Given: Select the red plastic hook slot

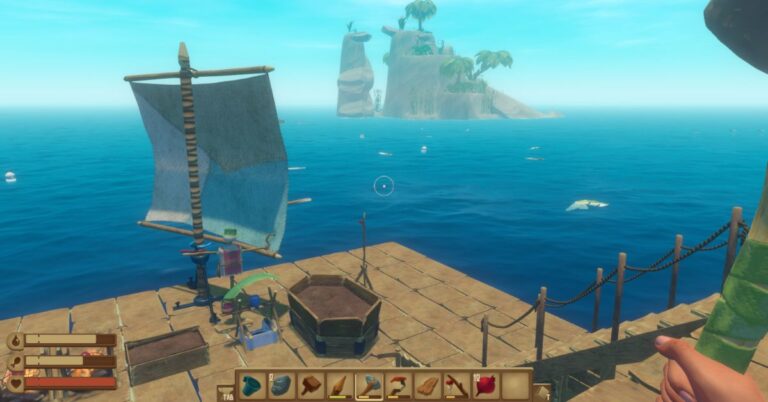Looking at the screenshot, I should click(398, 385).
